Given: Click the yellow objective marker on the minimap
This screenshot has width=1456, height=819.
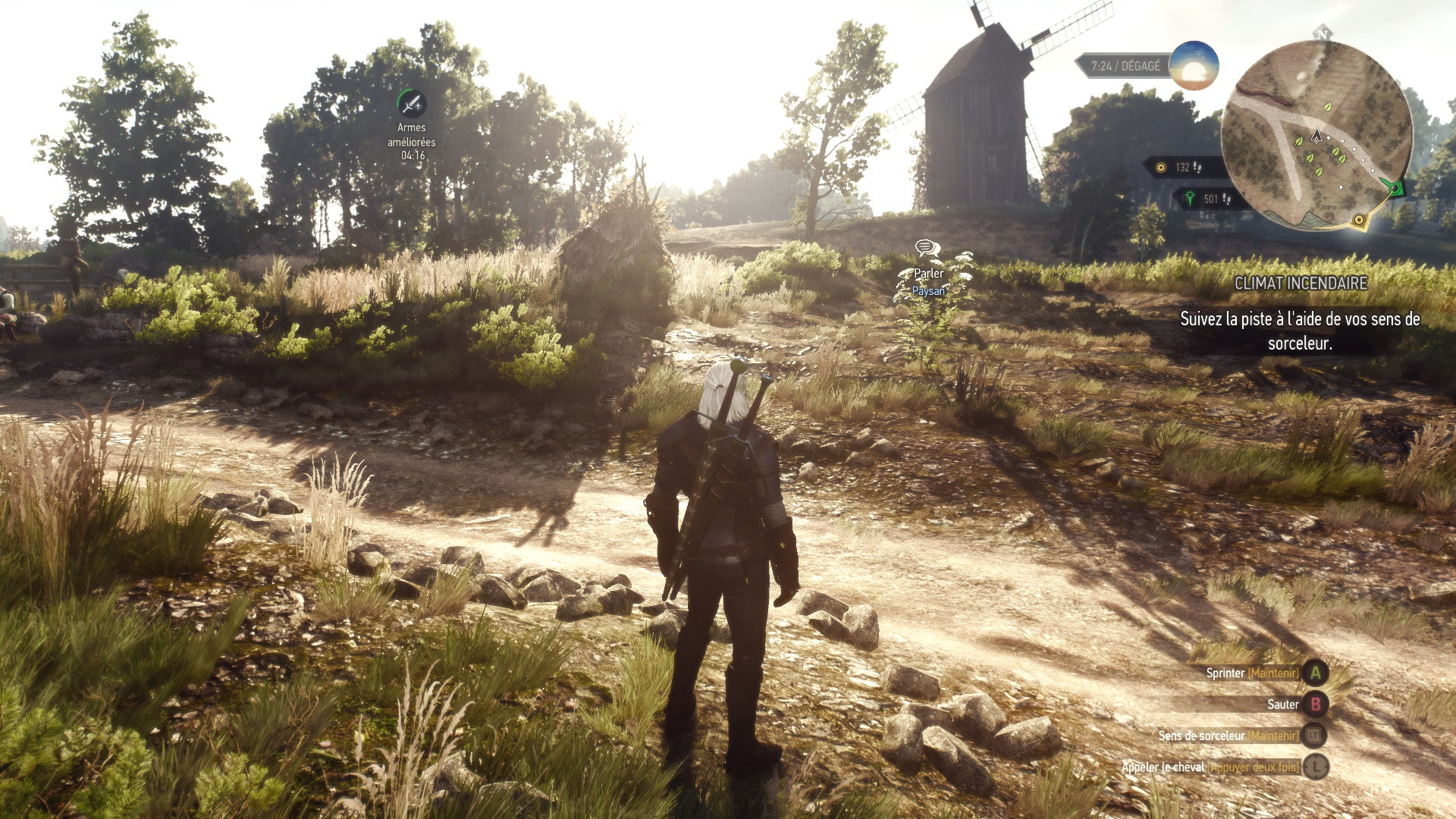Looking at the screenshot, I should (x=1359, y=221).
